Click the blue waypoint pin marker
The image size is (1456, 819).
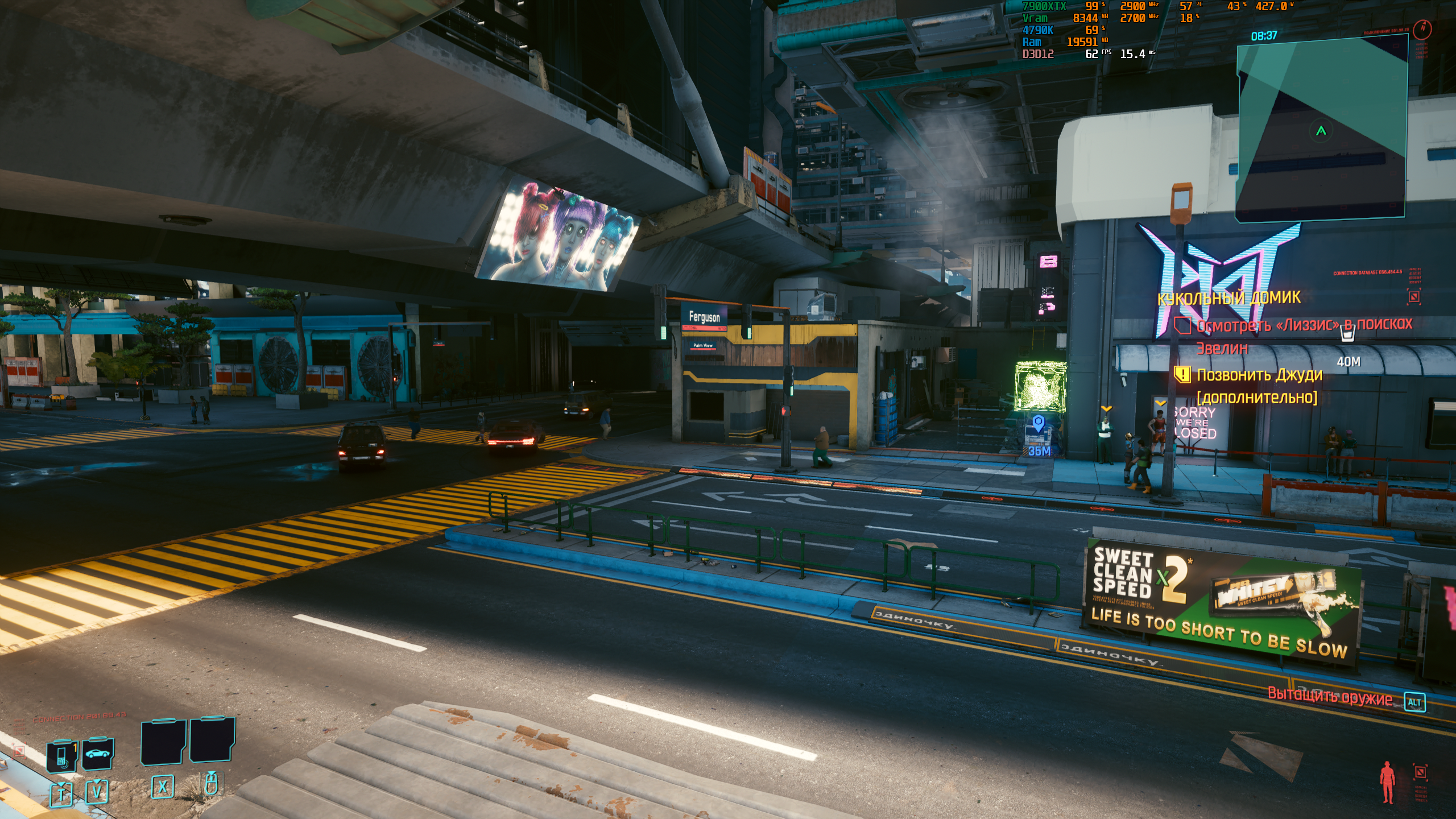pyautogui.click(x=1039, y=424)
